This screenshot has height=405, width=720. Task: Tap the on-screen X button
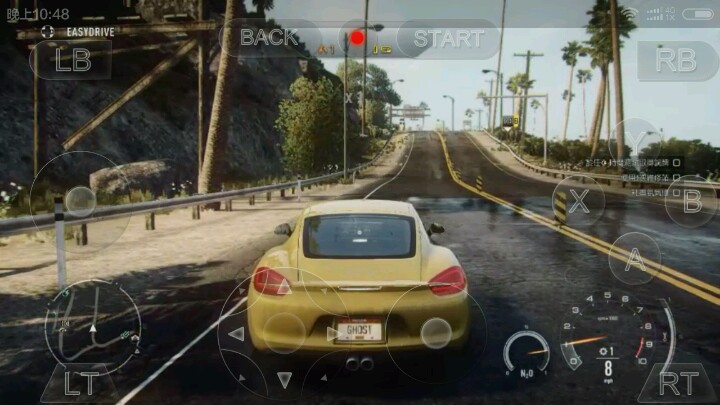(x=578, y=199)
